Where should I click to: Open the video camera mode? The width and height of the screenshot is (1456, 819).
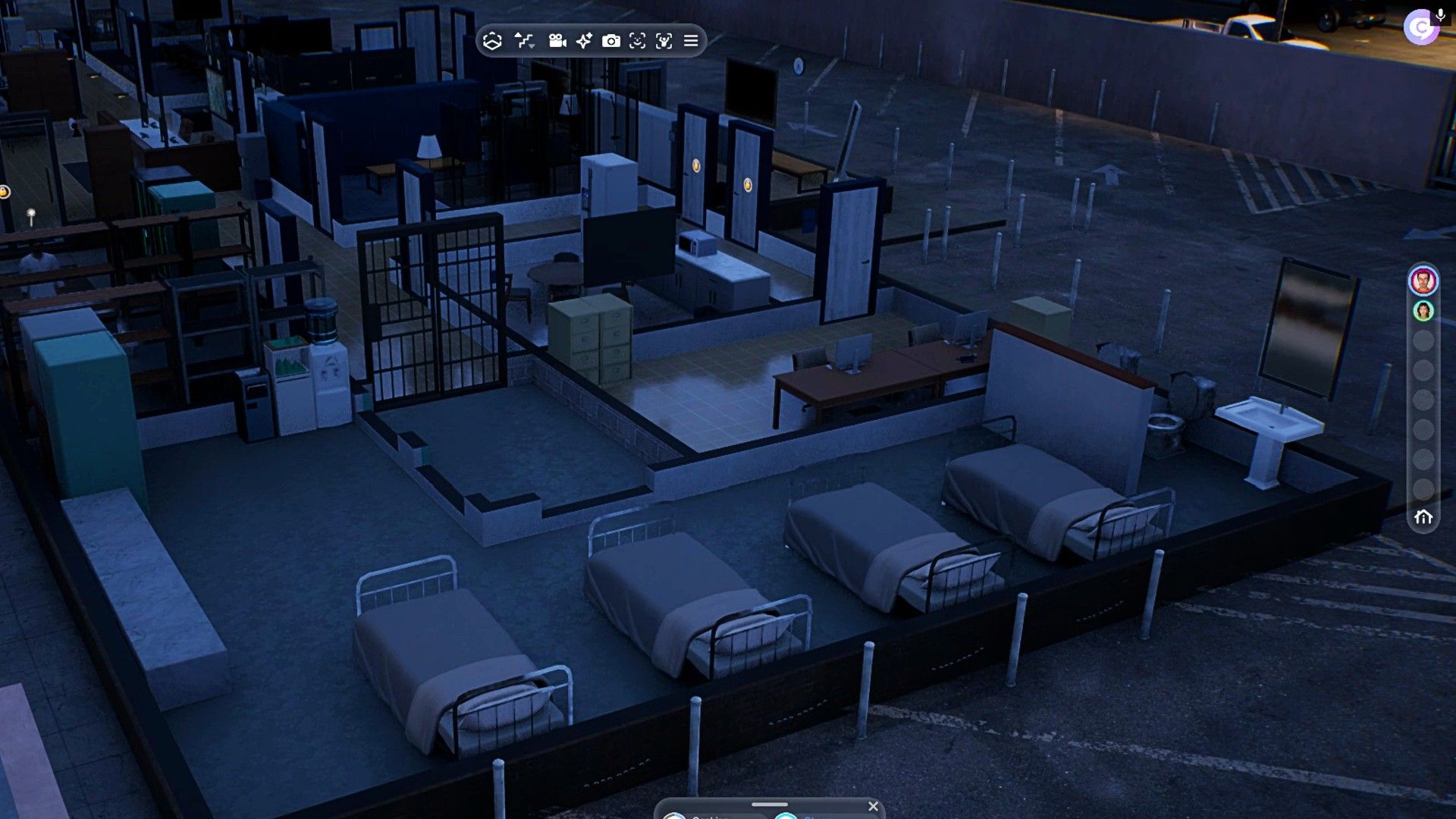557,41
